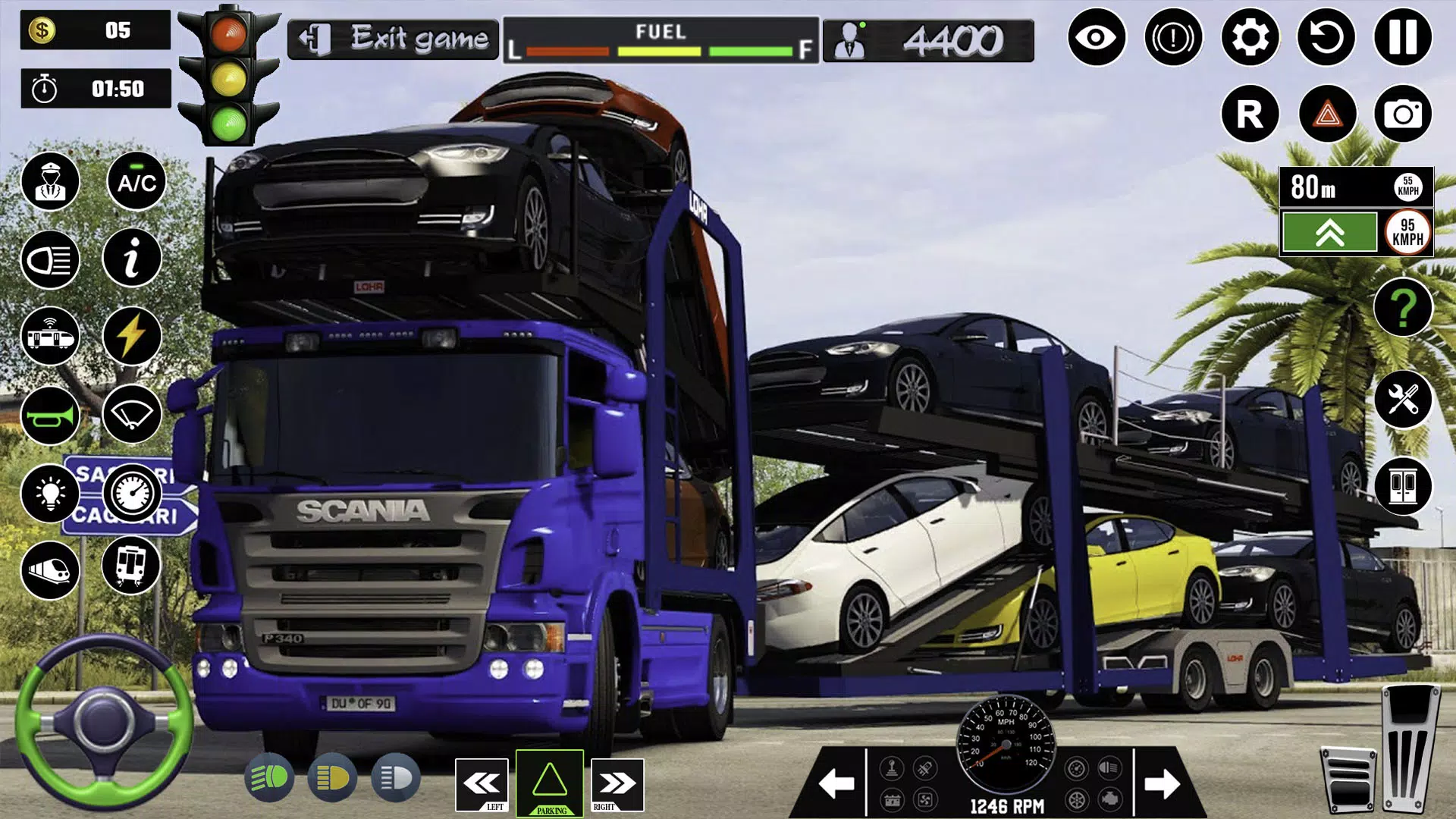Image resolution: width=1456 pixels, height=819 pixels.
Task: Open the info panel with the i icon
Action: click(132, 258)
